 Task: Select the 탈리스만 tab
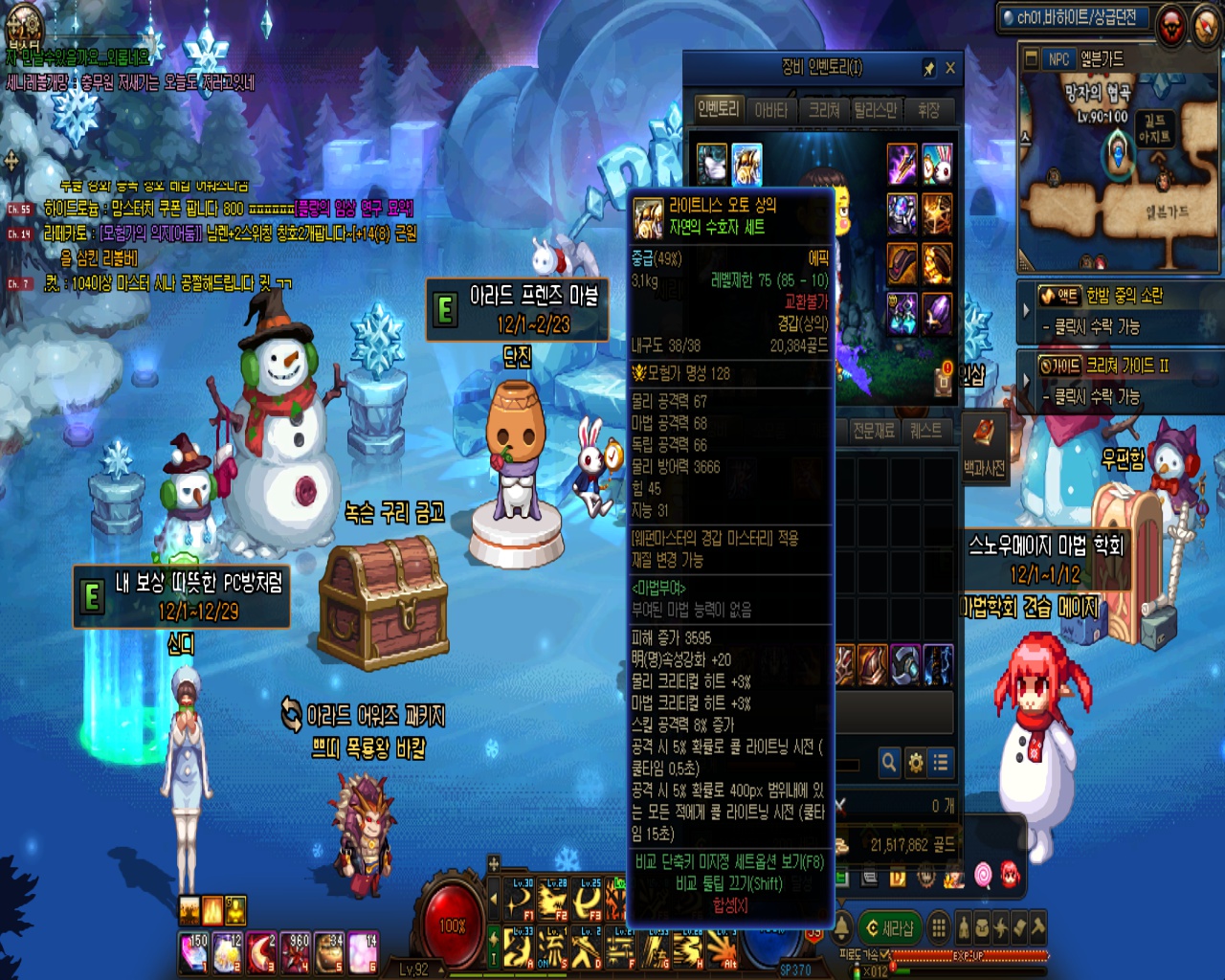(x=877, y=110)
